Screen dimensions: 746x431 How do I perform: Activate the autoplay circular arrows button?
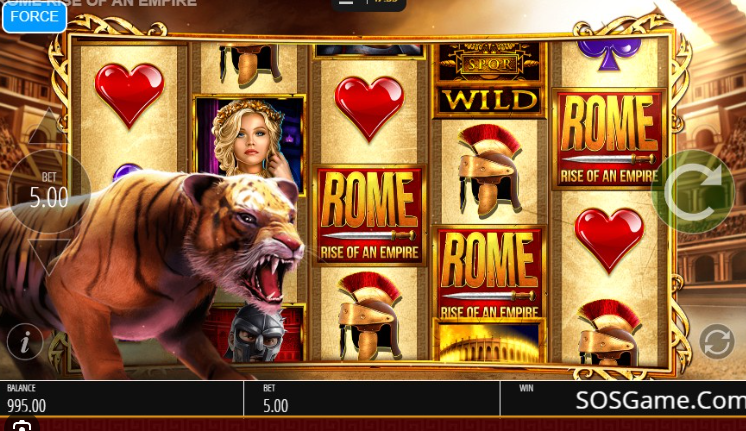[716, 342]
